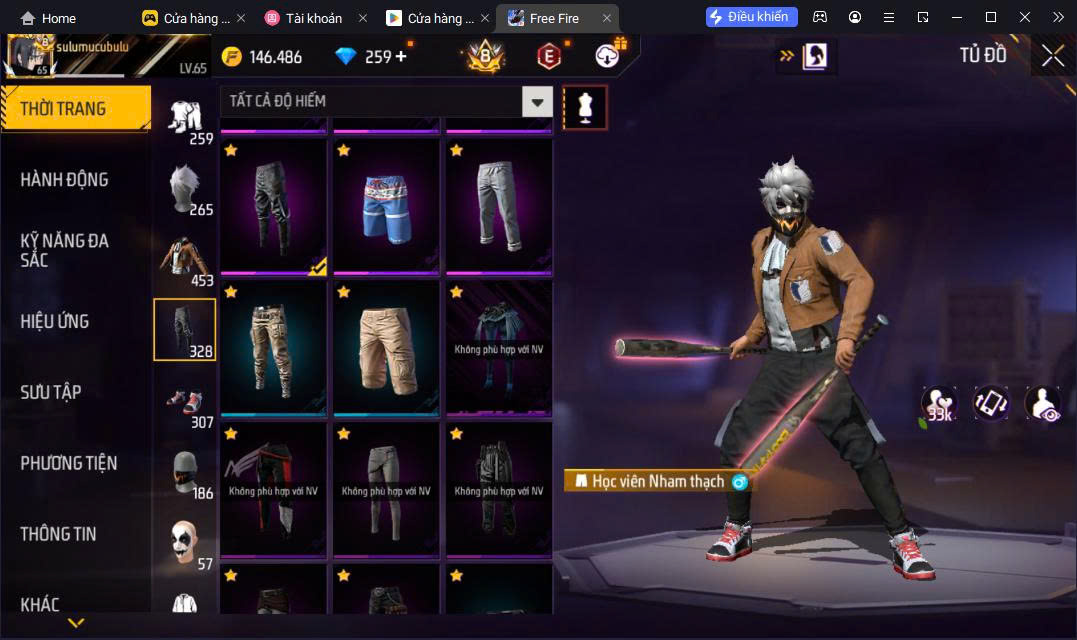Switch to the Hành Động tab
This screenshot has height=640, width=1077.
coord(65,180)
